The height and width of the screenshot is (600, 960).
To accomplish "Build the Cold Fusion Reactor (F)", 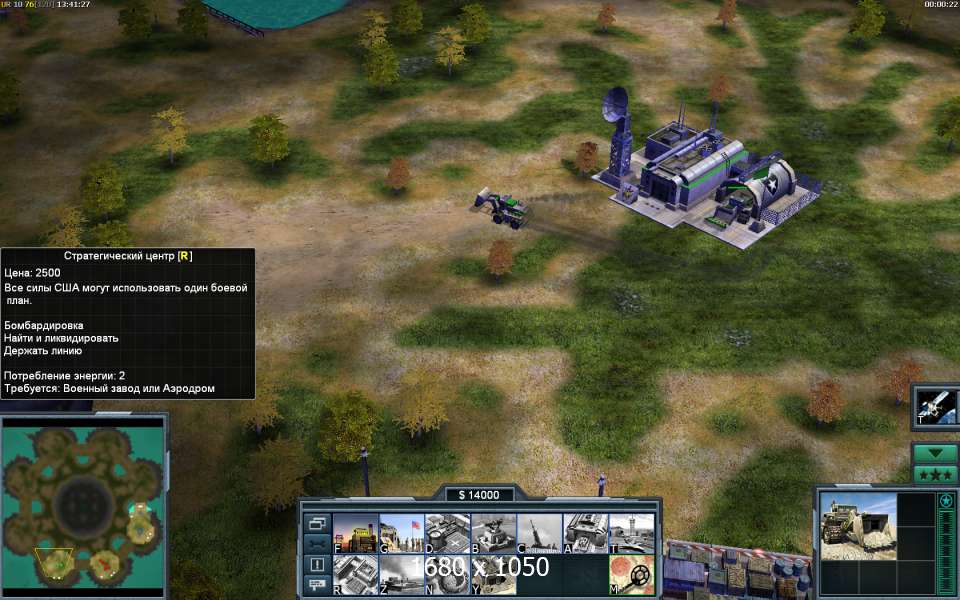I will pos(355,533).
